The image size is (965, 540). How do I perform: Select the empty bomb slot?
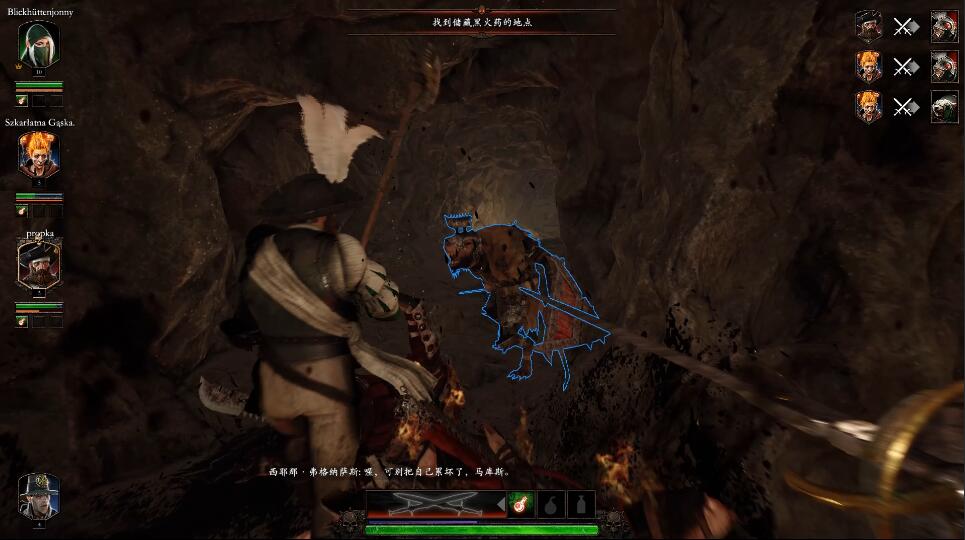pyautogui.click(x=550, y=504)
